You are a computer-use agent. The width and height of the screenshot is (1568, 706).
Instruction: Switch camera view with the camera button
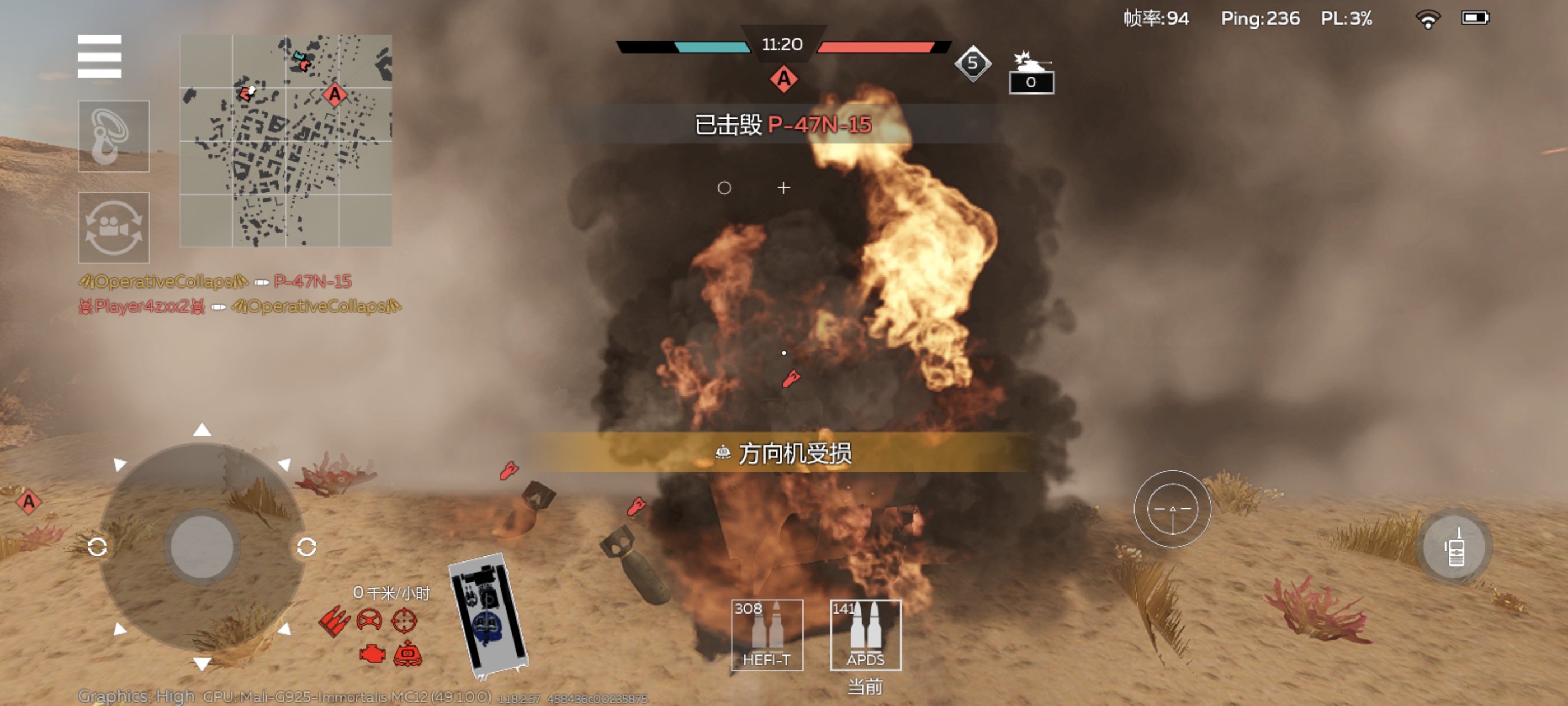coord(114,227)
